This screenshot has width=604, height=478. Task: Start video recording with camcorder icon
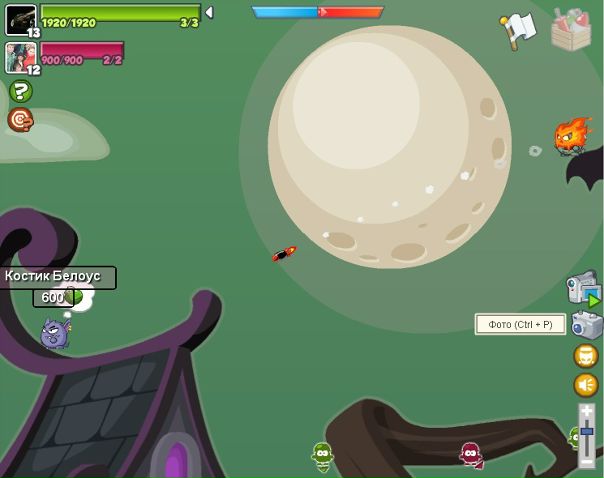click(x=583, y=290)
